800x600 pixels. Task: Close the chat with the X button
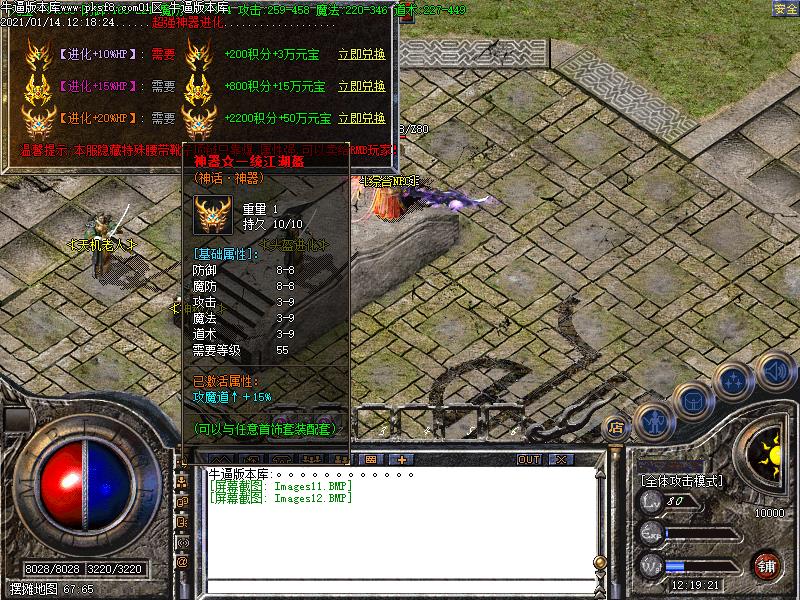pyautogui.click(x=560, y=460)
